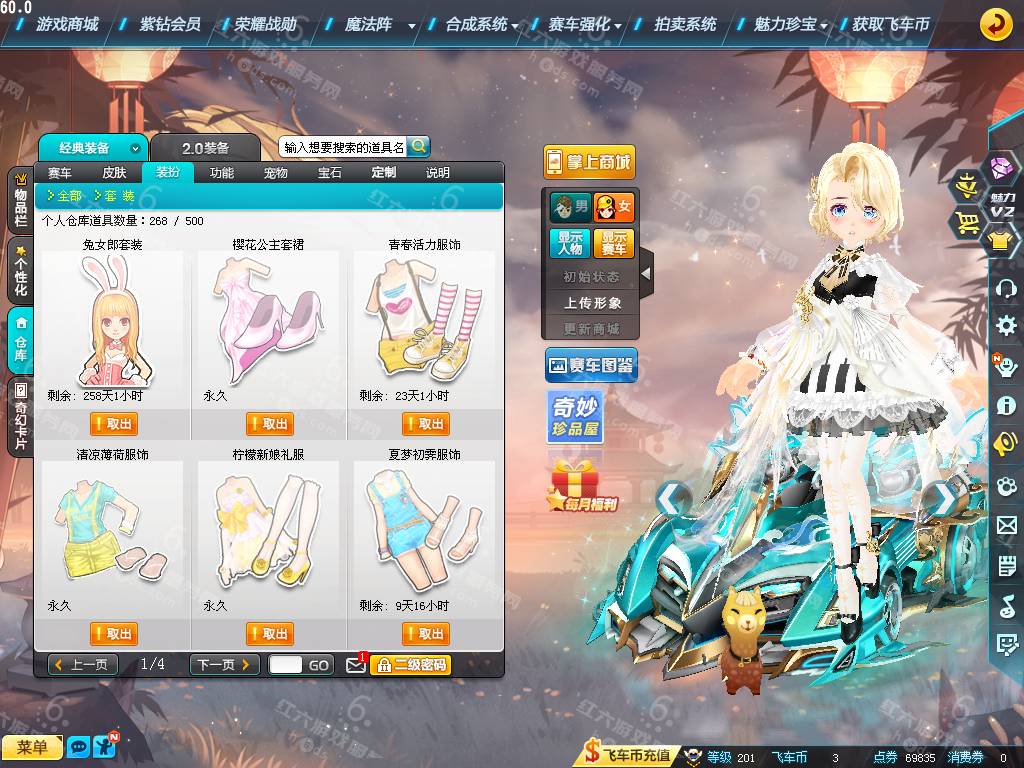The width and height of the screenshot is (1024, 768).
Task: Take out the 樱花公主套裙 outfit
Action: coord(270,424)
